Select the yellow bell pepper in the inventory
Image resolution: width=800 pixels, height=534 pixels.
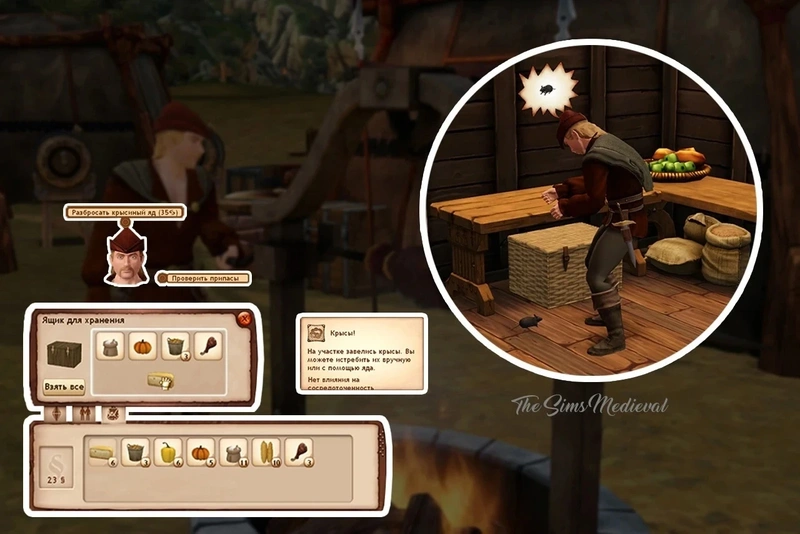[x=169, y=453]
